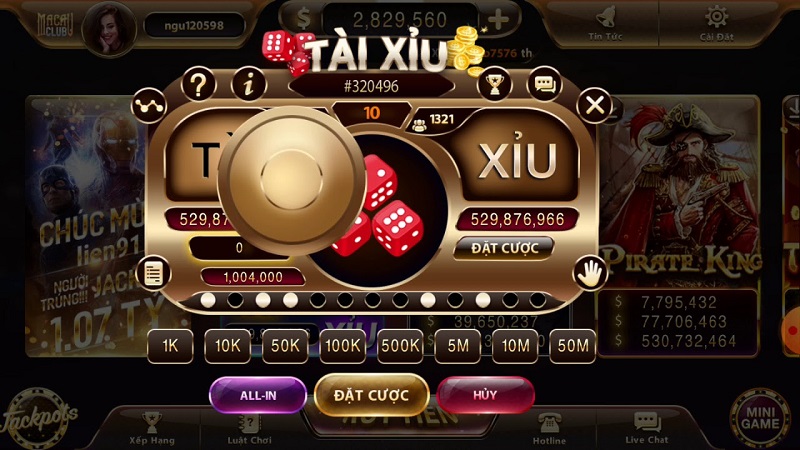Confirm bet with bottom Đặt Cược button
The height and width of the screenshot is (450, 800).
point(372,395)
